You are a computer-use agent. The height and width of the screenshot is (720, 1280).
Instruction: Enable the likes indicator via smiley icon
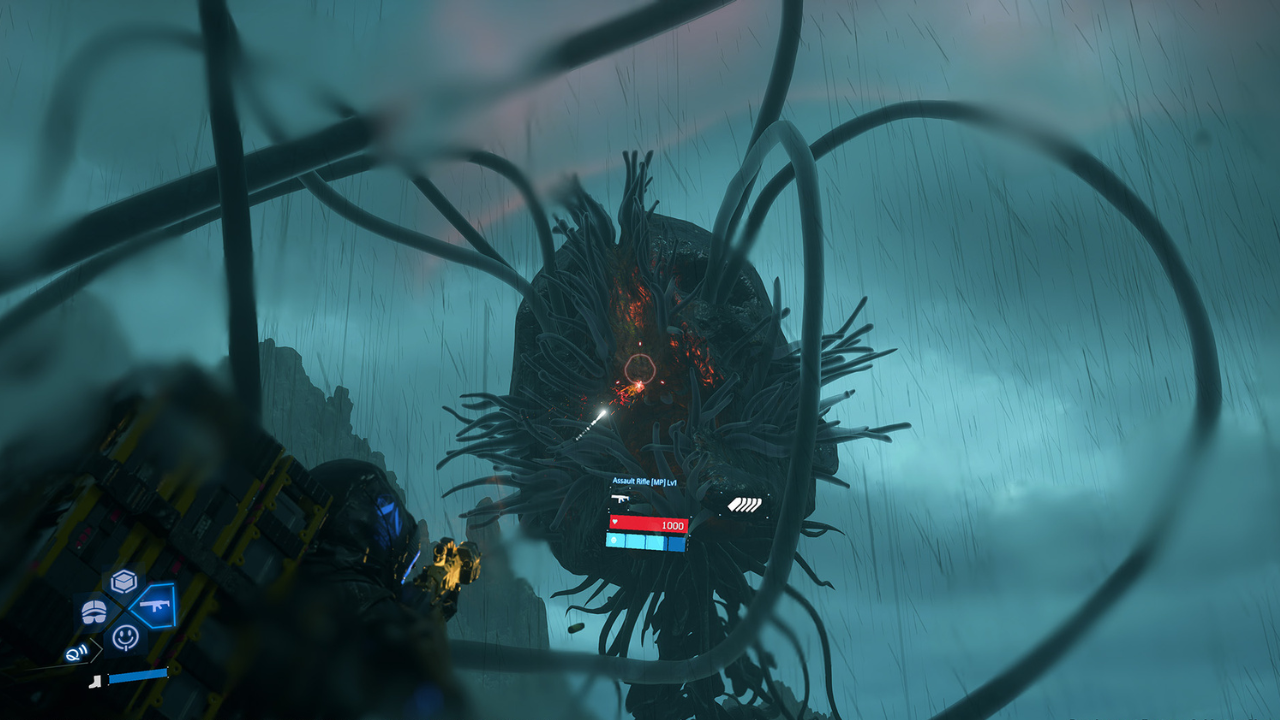pos(126,636)
